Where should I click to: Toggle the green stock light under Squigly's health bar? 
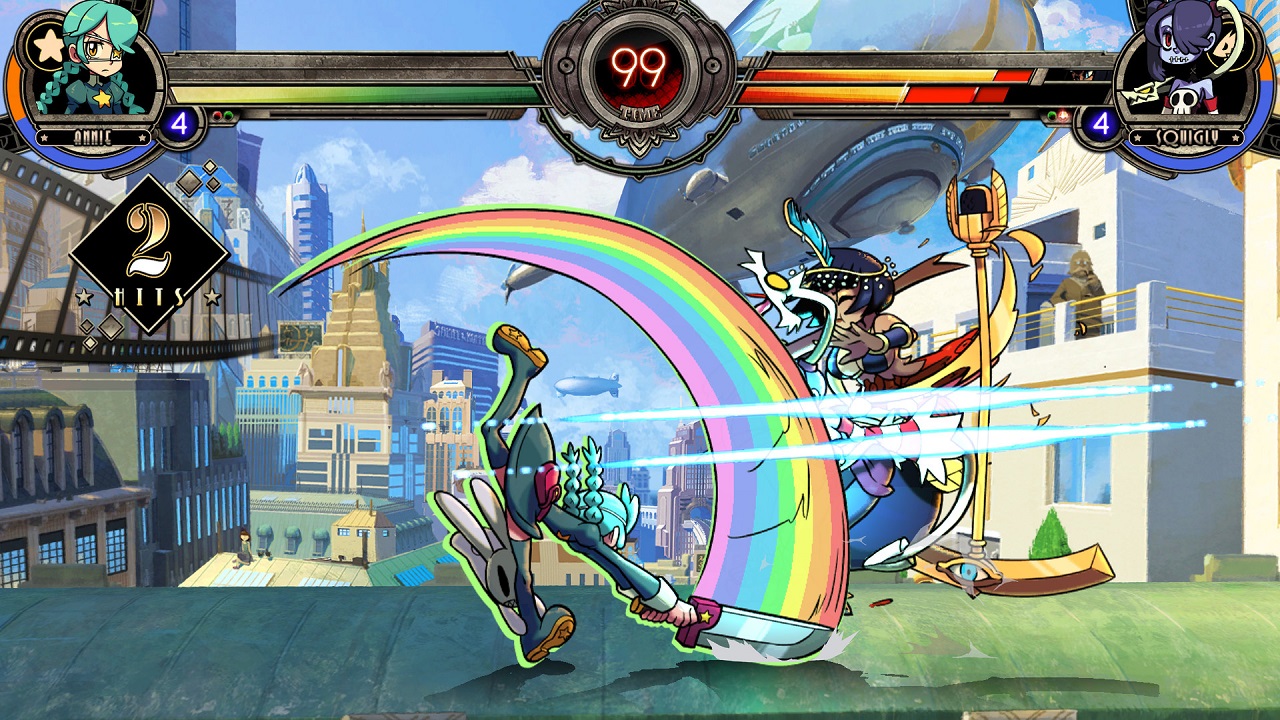coord(1052,116)
